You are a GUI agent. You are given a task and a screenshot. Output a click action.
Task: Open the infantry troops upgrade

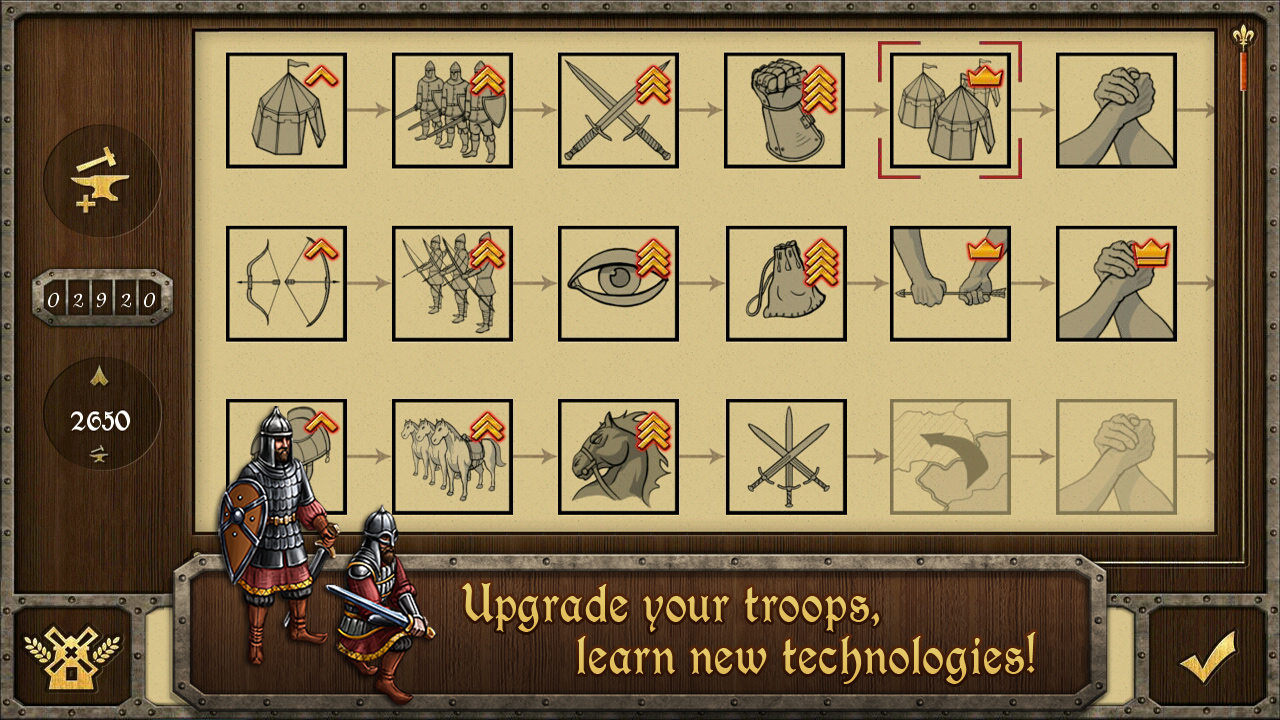coord(452,107)
